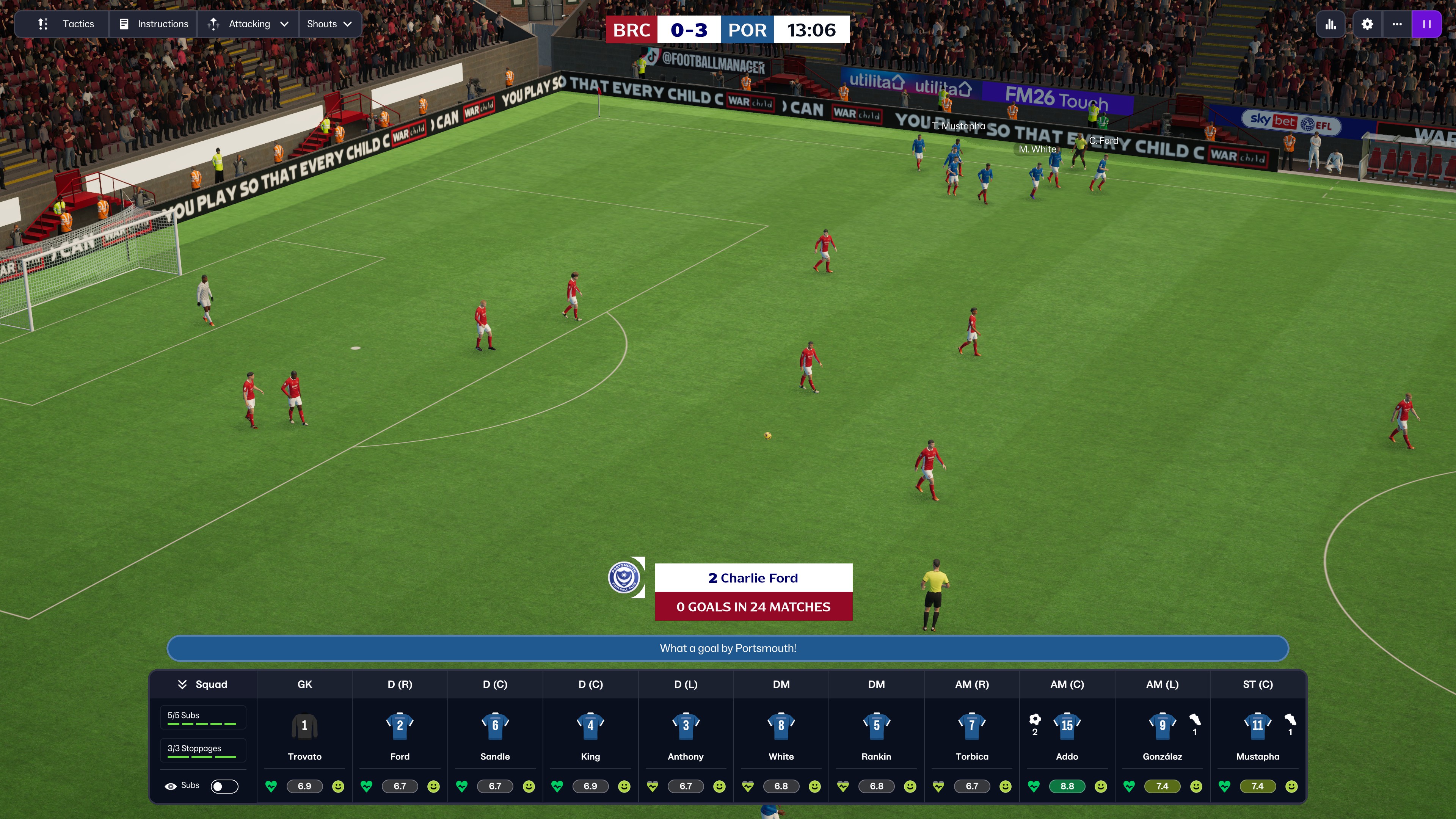Open the three-dots more options menu
The width and height of the screenshot is (1456, 819).
[x=1396, y=24]
